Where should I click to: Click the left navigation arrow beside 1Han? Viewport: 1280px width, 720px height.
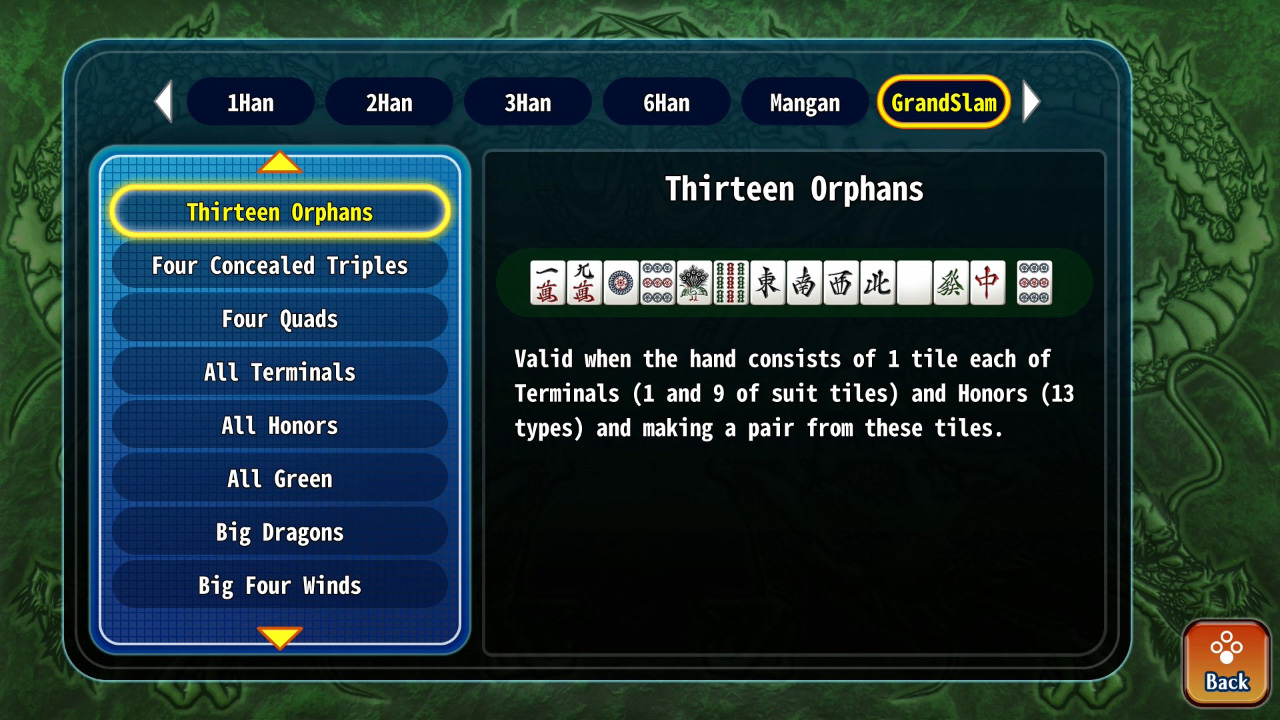(x=163, y=101)
